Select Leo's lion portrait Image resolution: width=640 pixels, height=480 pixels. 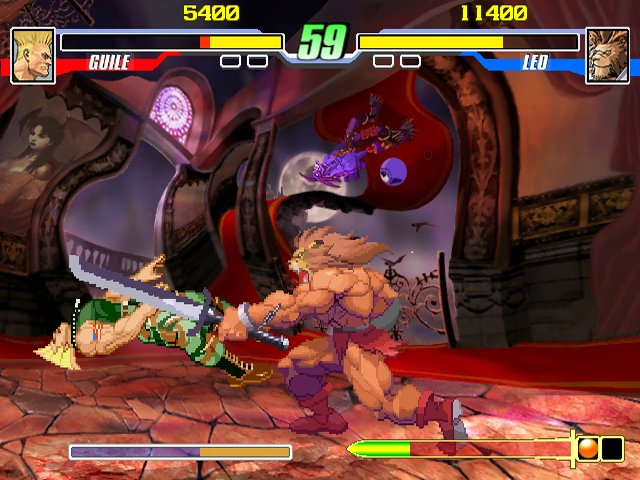point(607,55)
